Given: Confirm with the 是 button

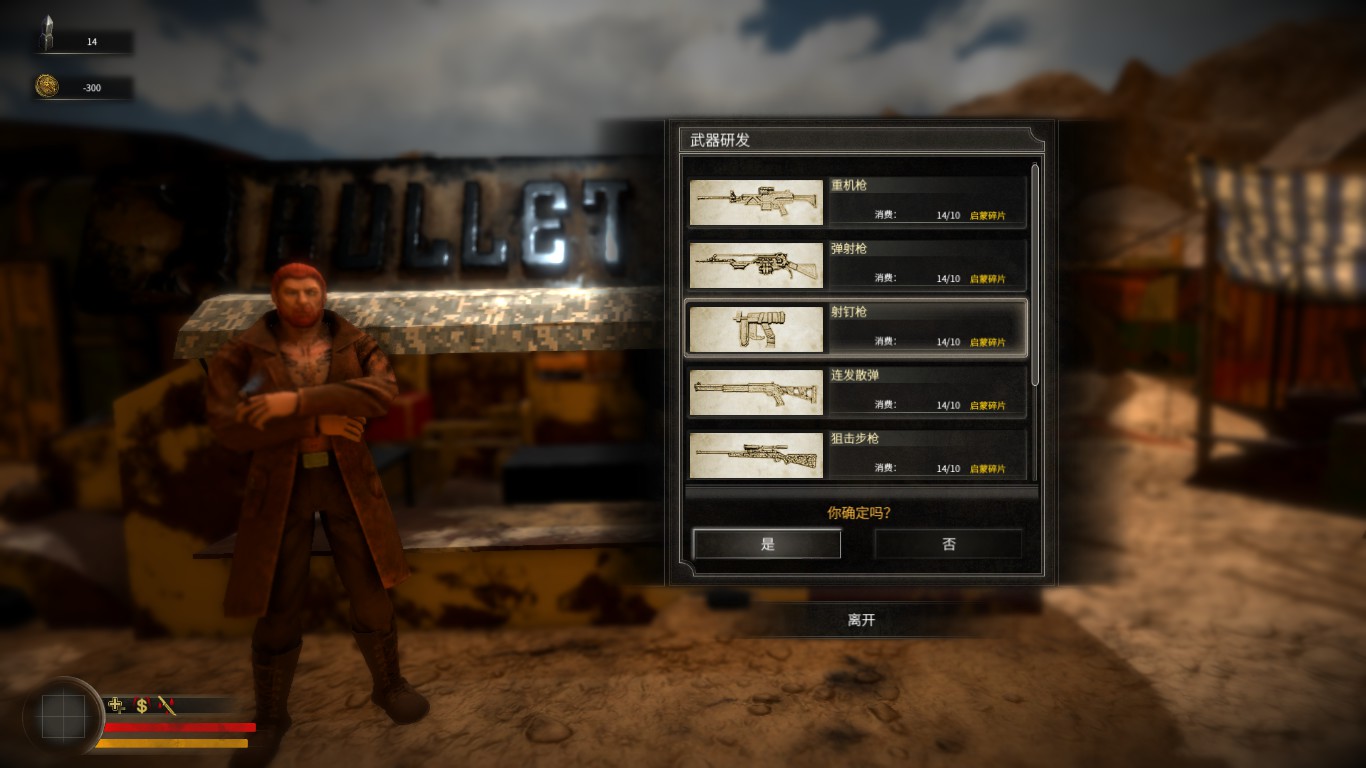Looking at the screenshot, I should 767,544.
